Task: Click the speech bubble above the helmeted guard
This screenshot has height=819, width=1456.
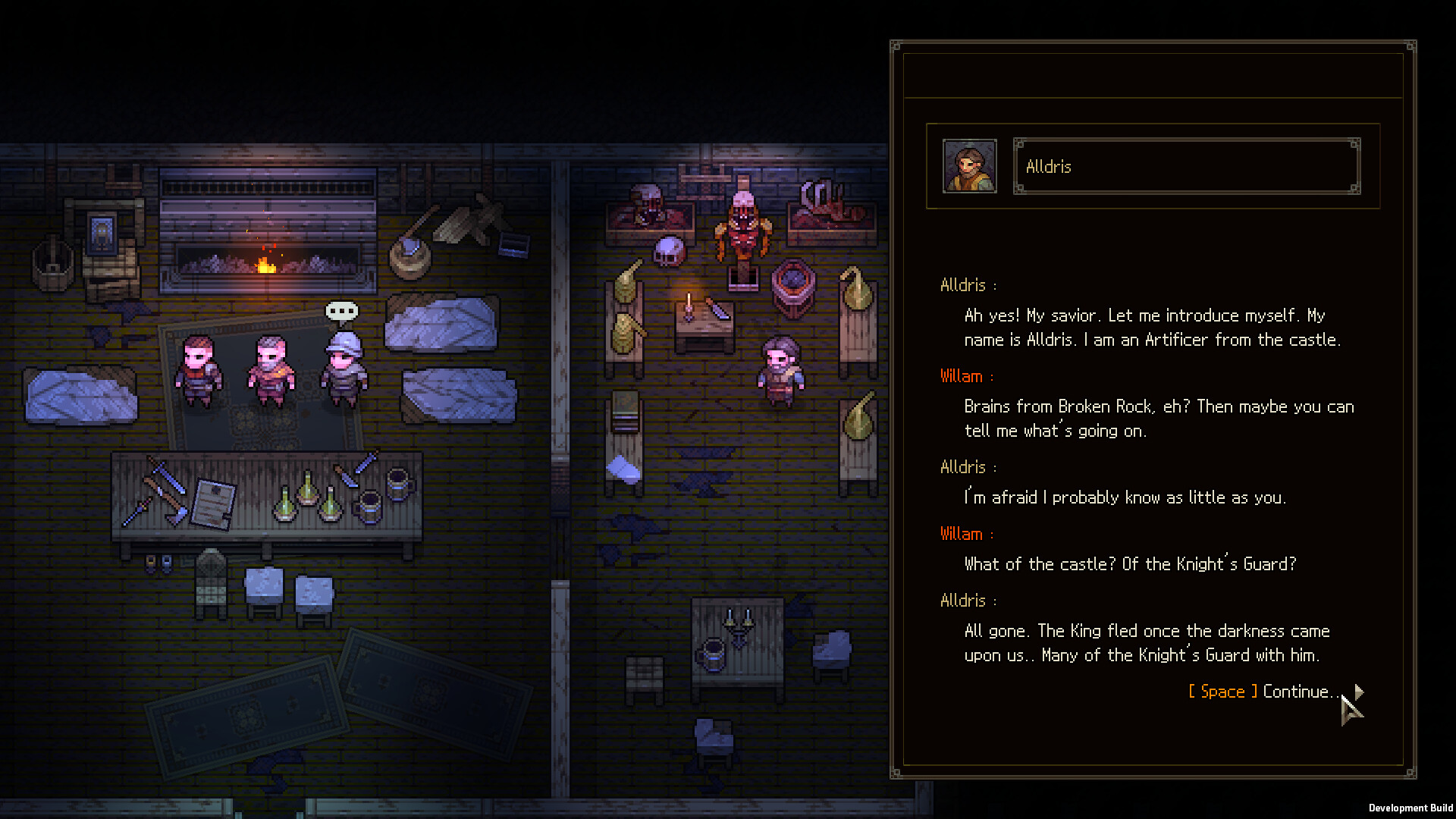Action: (340, 311)
